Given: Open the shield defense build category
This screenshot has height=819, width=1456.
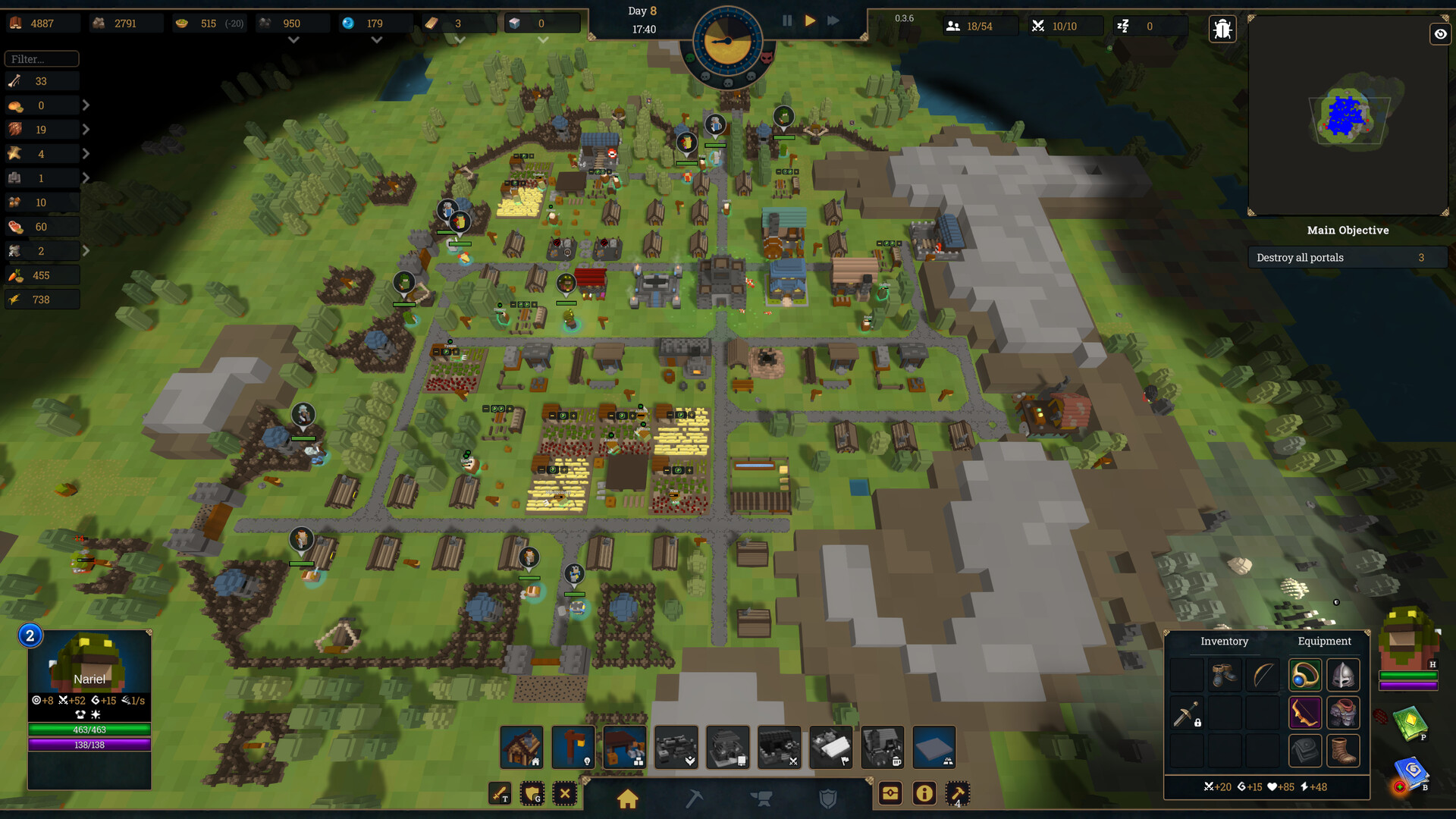Looking at the screenshot, I should (x=828, y=797).
